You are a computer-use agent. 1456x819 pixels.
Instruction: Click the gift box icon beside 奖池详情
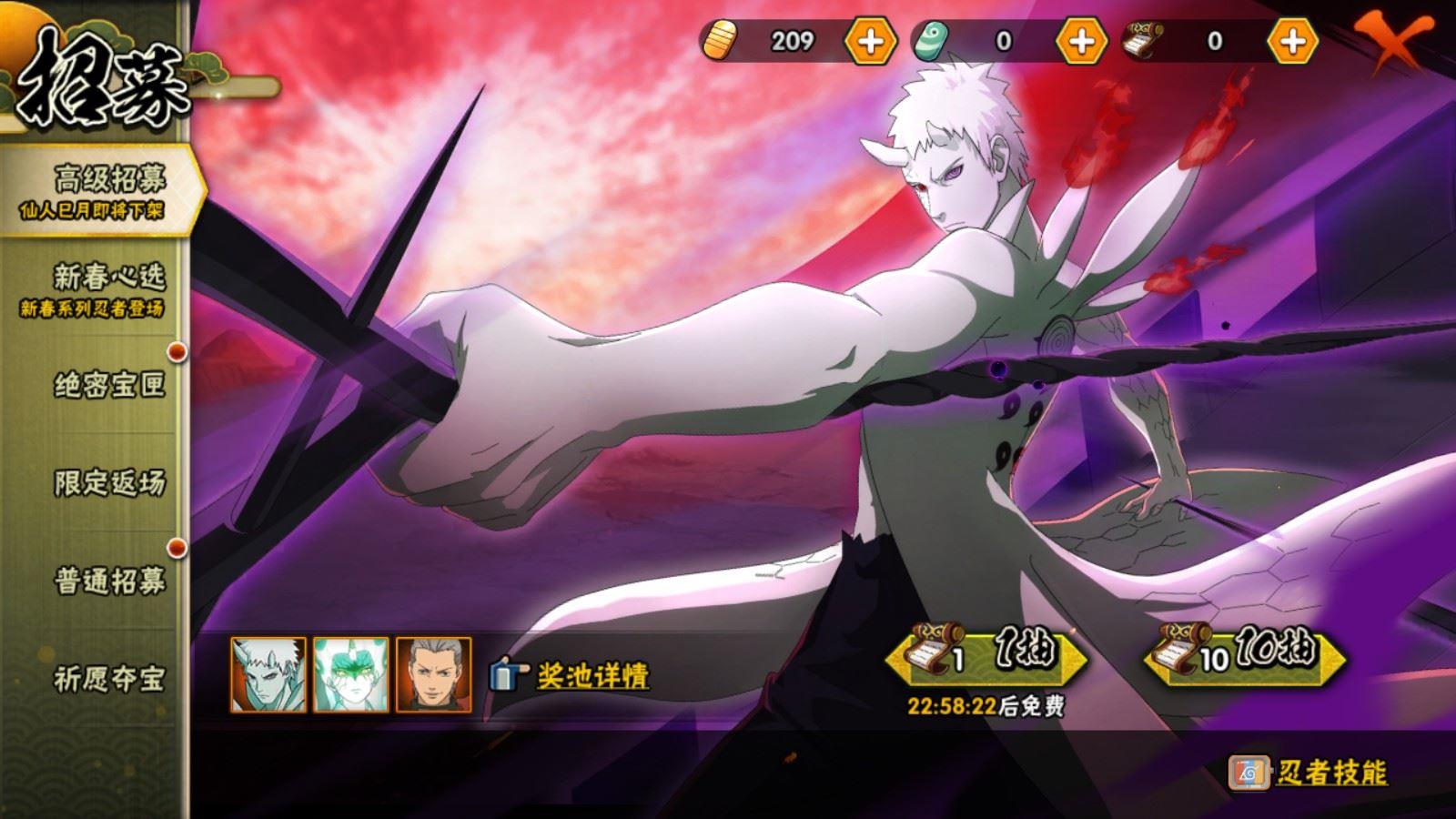[x=506, y=673]
